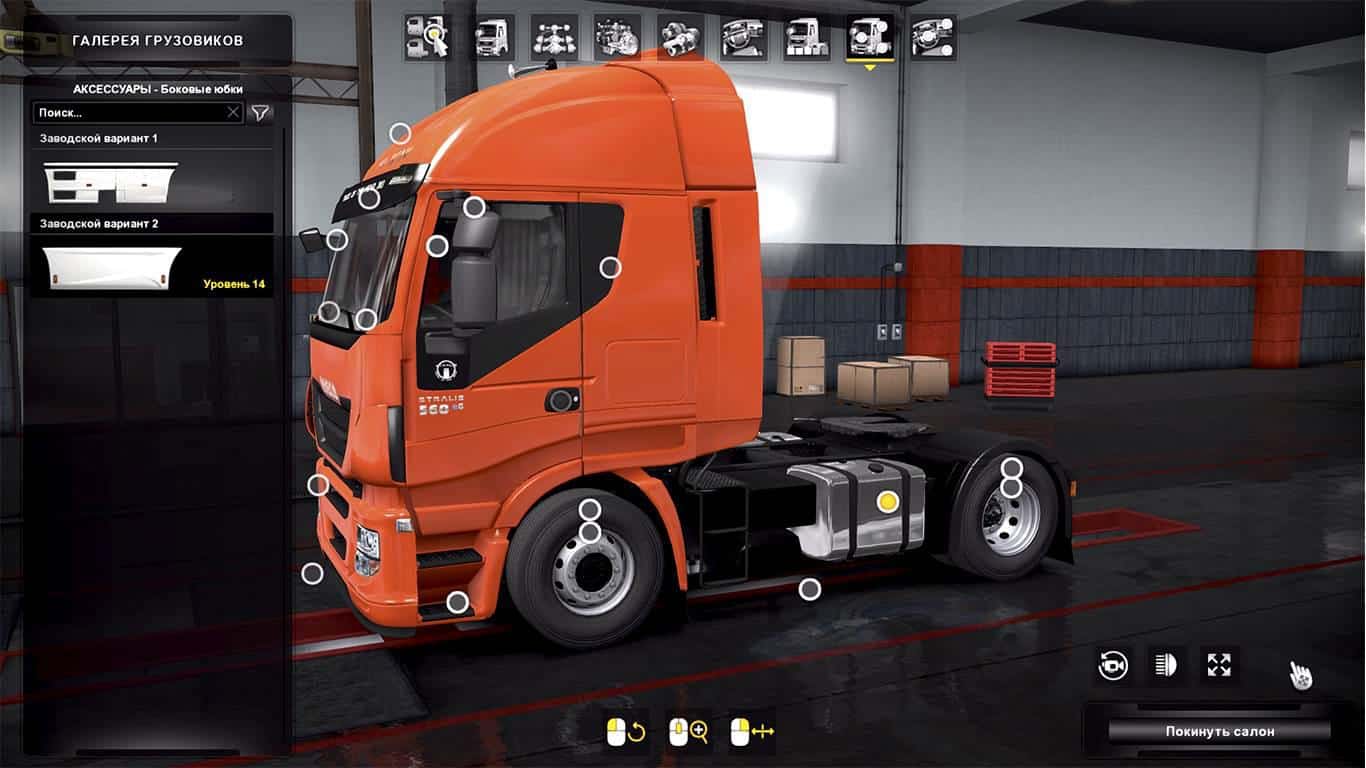
Task: Open the transmission tab
Action: [x=680, y=38]
